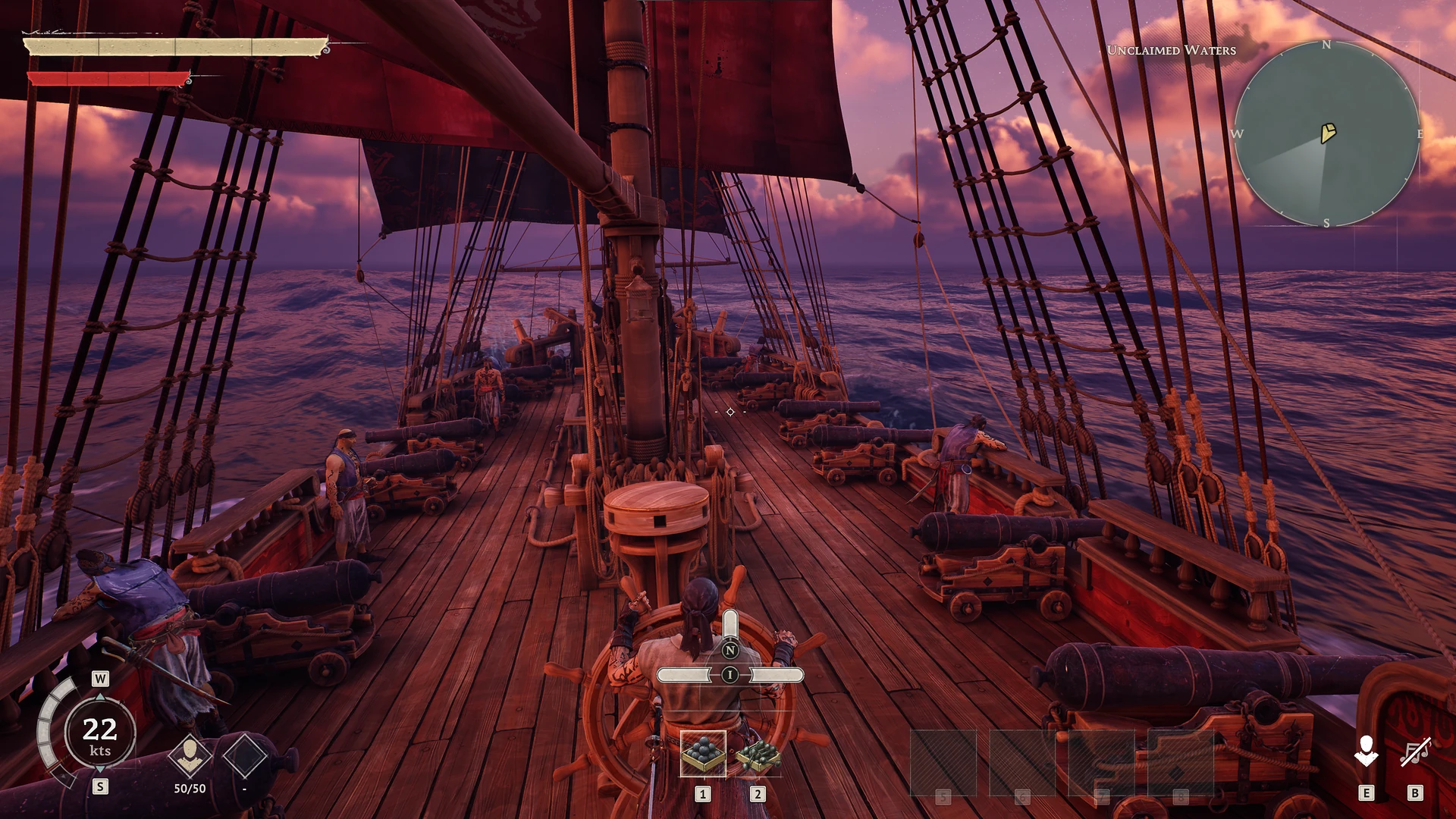
Task: Switch to the chain shot ammo slot
Action: coord(758,755)
